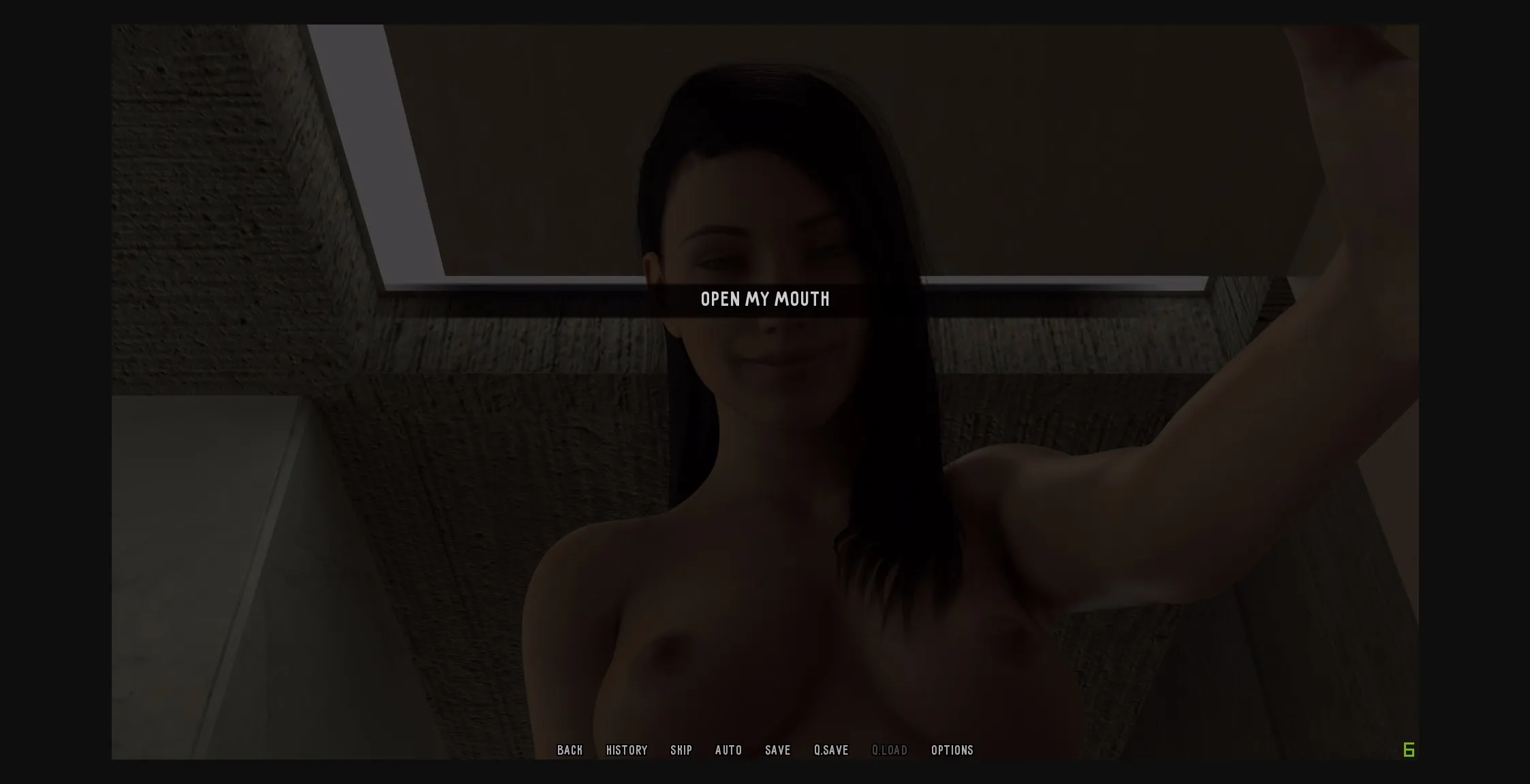Click Back to rewind the dialogue
The height and width of the screenshot is (784, 1530).
pos(570,750)
